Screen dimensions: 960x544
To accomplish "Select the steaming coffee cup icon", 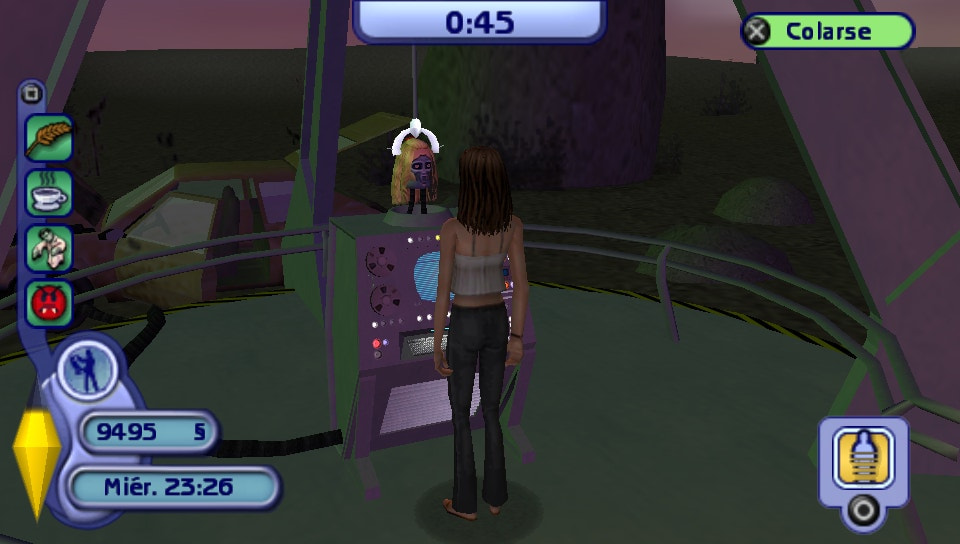I will (x=49, y=192).
